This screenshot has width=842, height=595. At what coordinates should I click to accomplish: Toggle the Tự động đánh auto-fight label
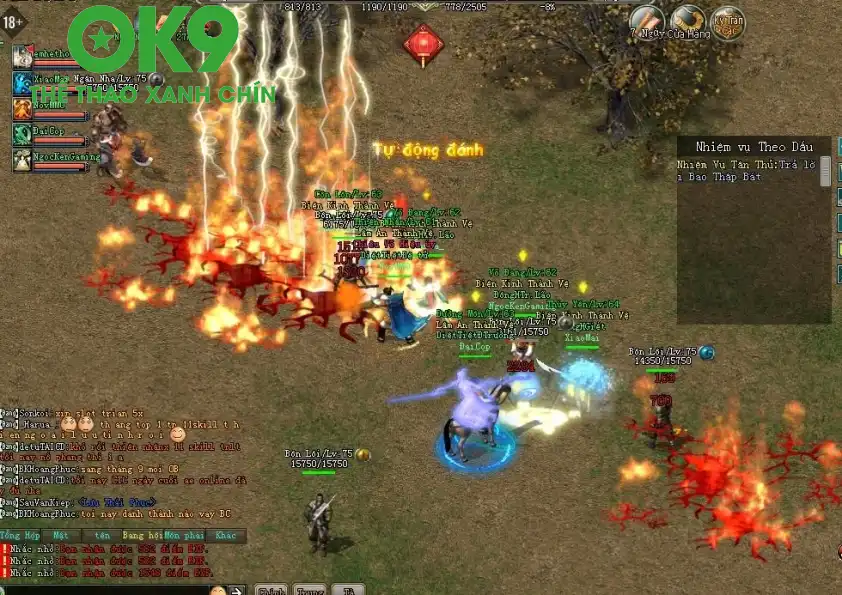pyautogui.click(x=428, y=150)
